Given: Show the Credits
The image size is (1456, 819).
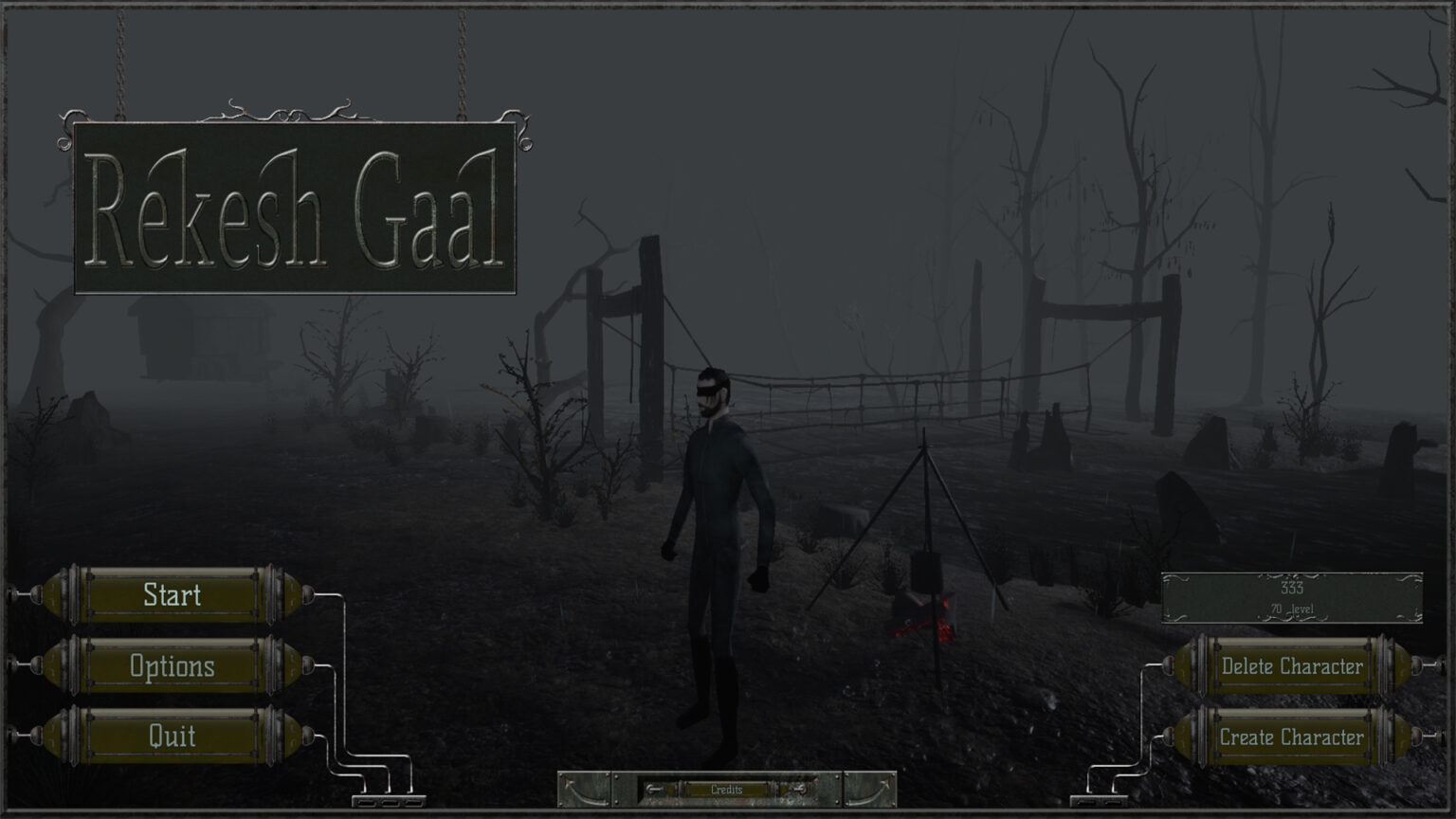Looking at the screenshot, I should click(x=727, y=790).
